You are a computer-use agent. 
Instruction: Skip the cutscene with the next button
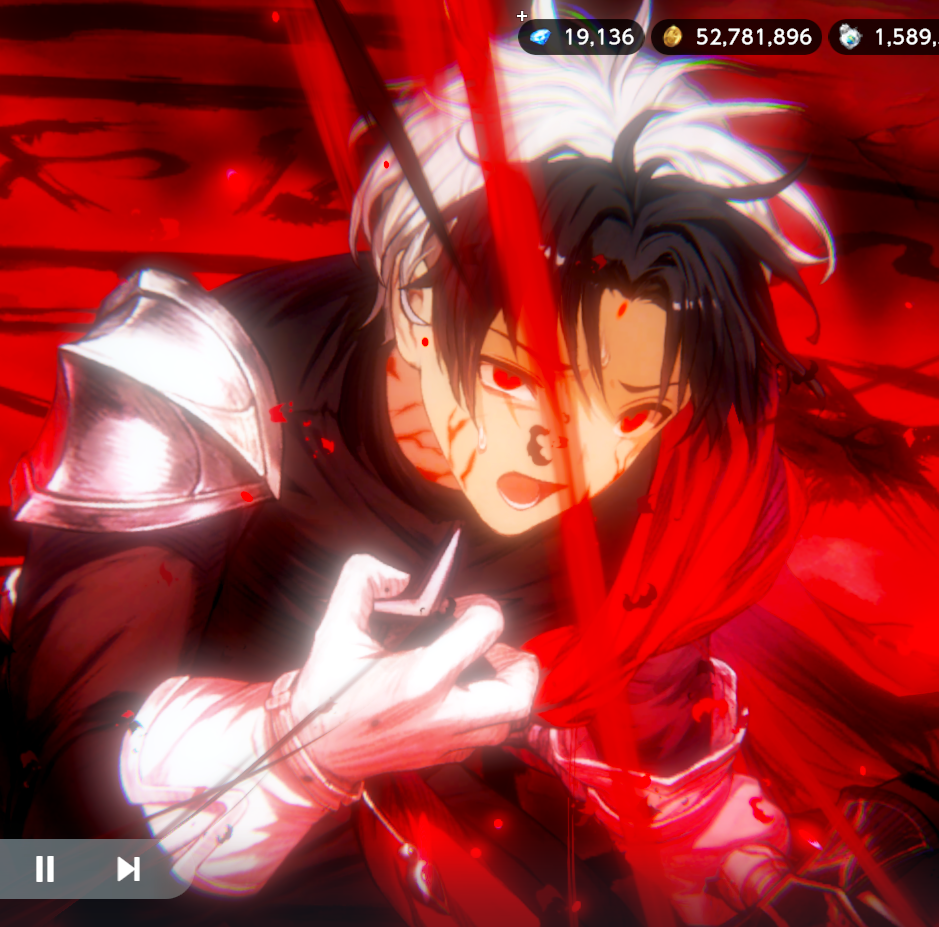click(x=128, y=869)
